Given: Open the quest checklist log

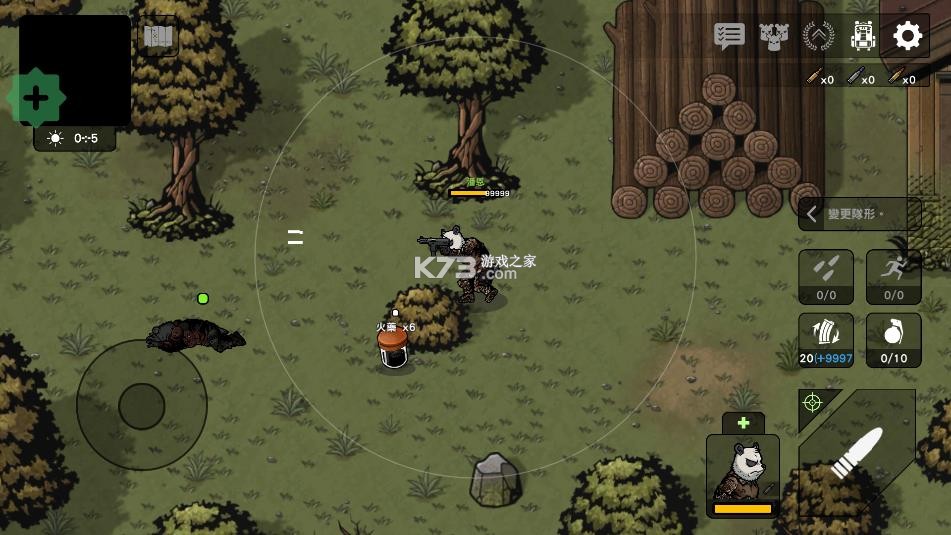Looking at the screenshot, I should click(729, 37).
